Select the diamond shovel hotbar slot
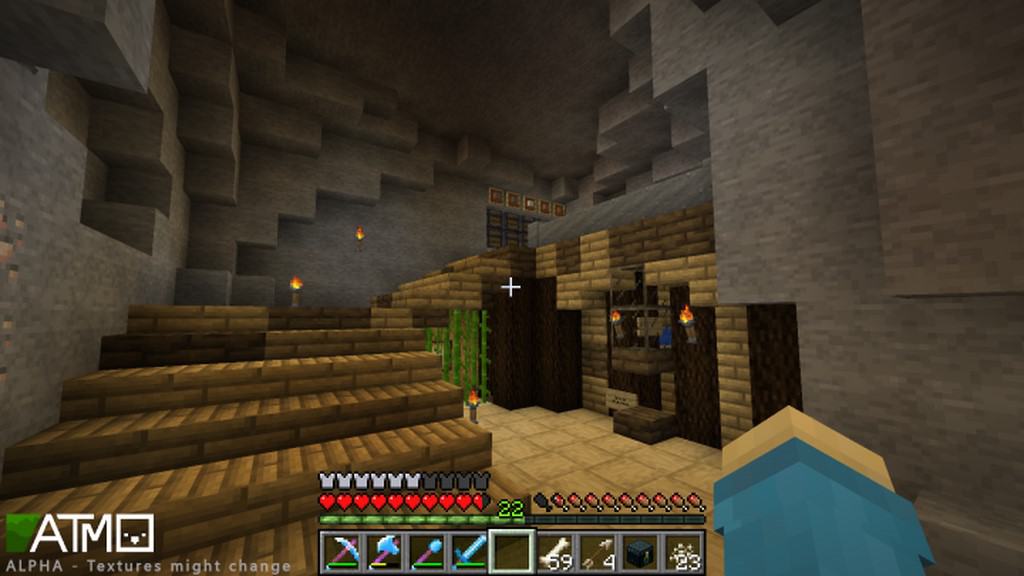Viewport: 1024px width, 576px height. tap(428, 552)
